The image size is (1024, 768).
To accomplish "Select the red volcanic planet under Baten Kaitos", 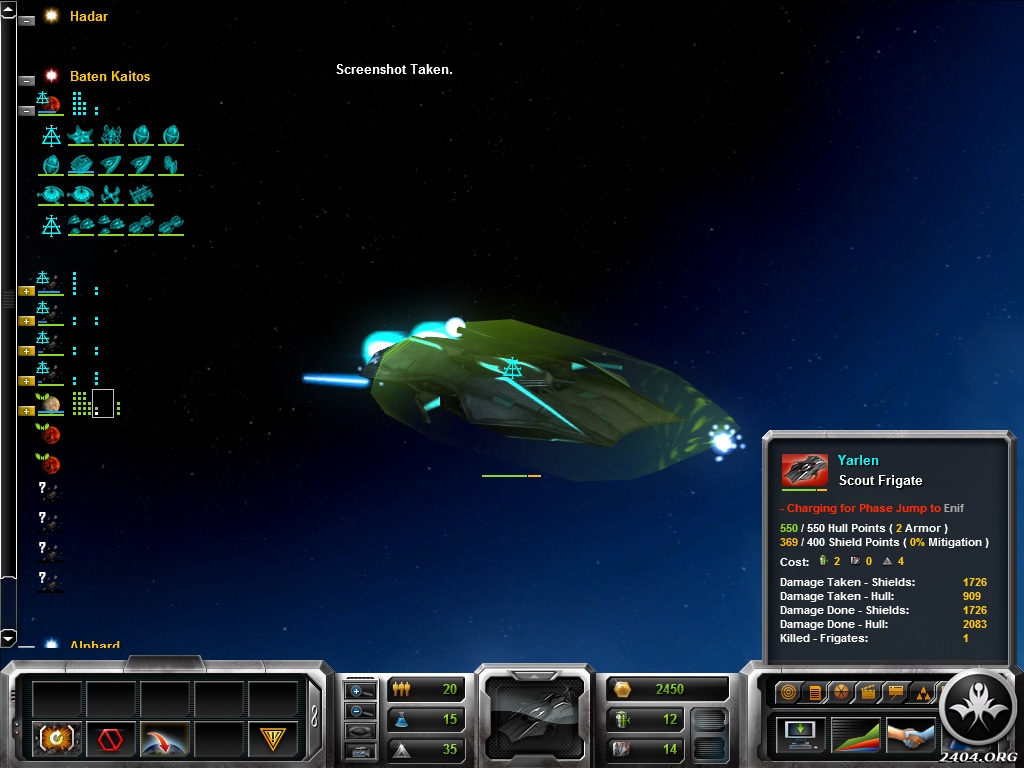I will click(x=50, y=104).
